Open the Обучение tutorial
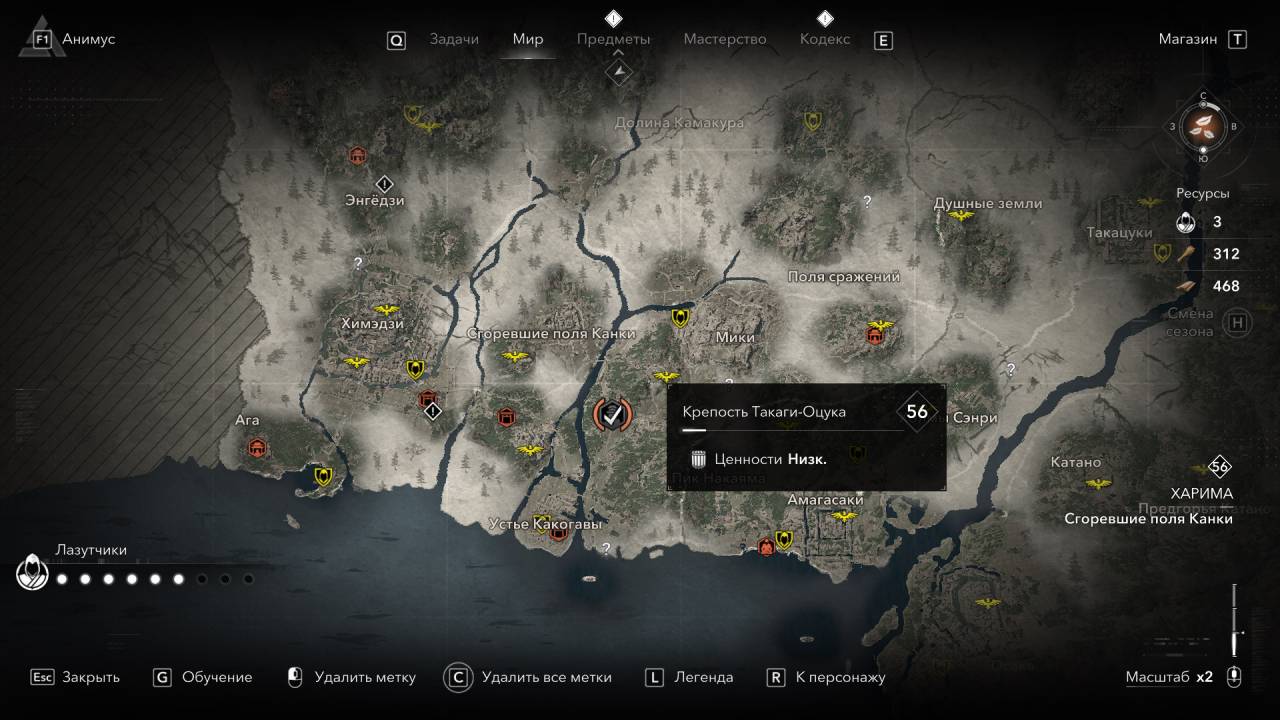 [x=203, y=677]
